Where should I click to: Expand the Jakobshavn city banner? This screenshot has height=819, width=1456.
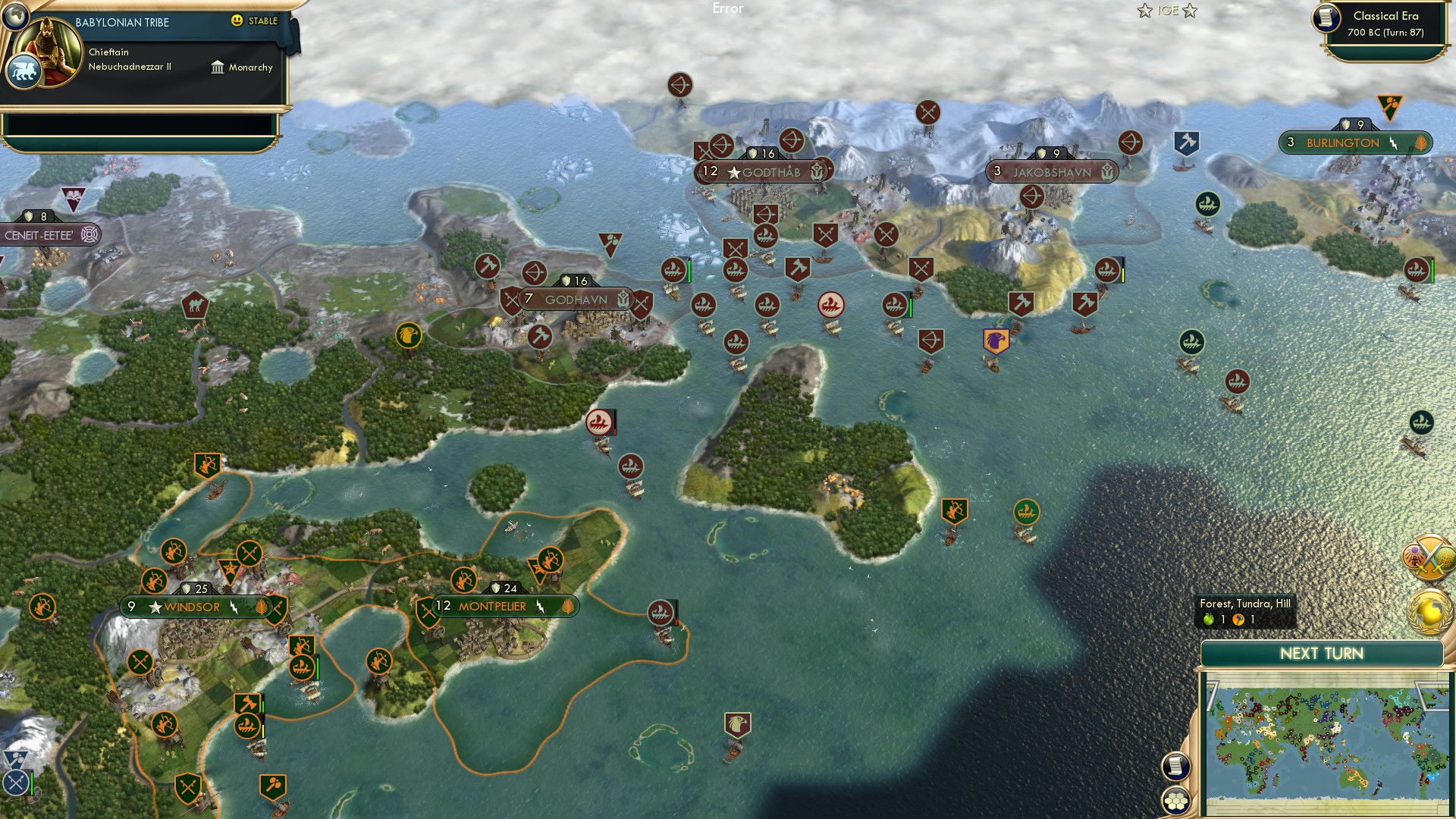[1053, 171]
